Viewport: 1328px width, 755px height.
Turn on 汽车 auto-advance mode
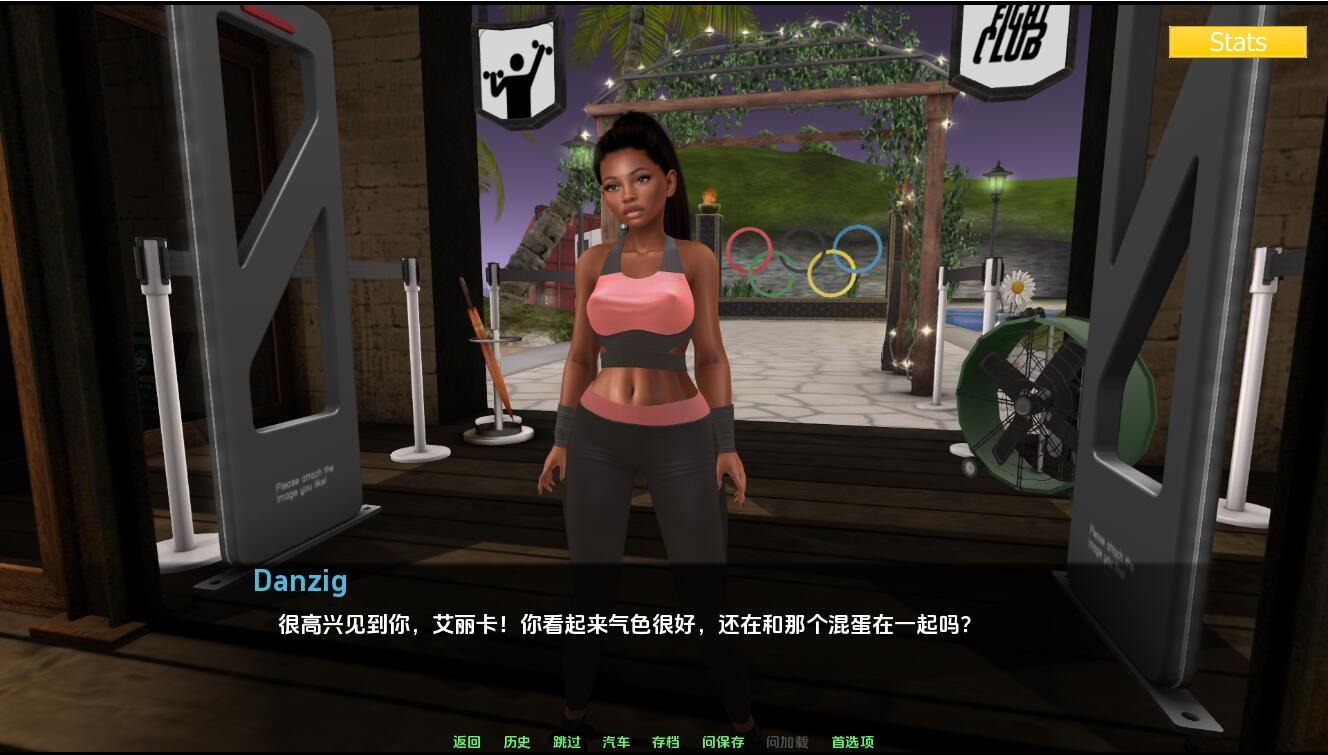pos(617,742)
